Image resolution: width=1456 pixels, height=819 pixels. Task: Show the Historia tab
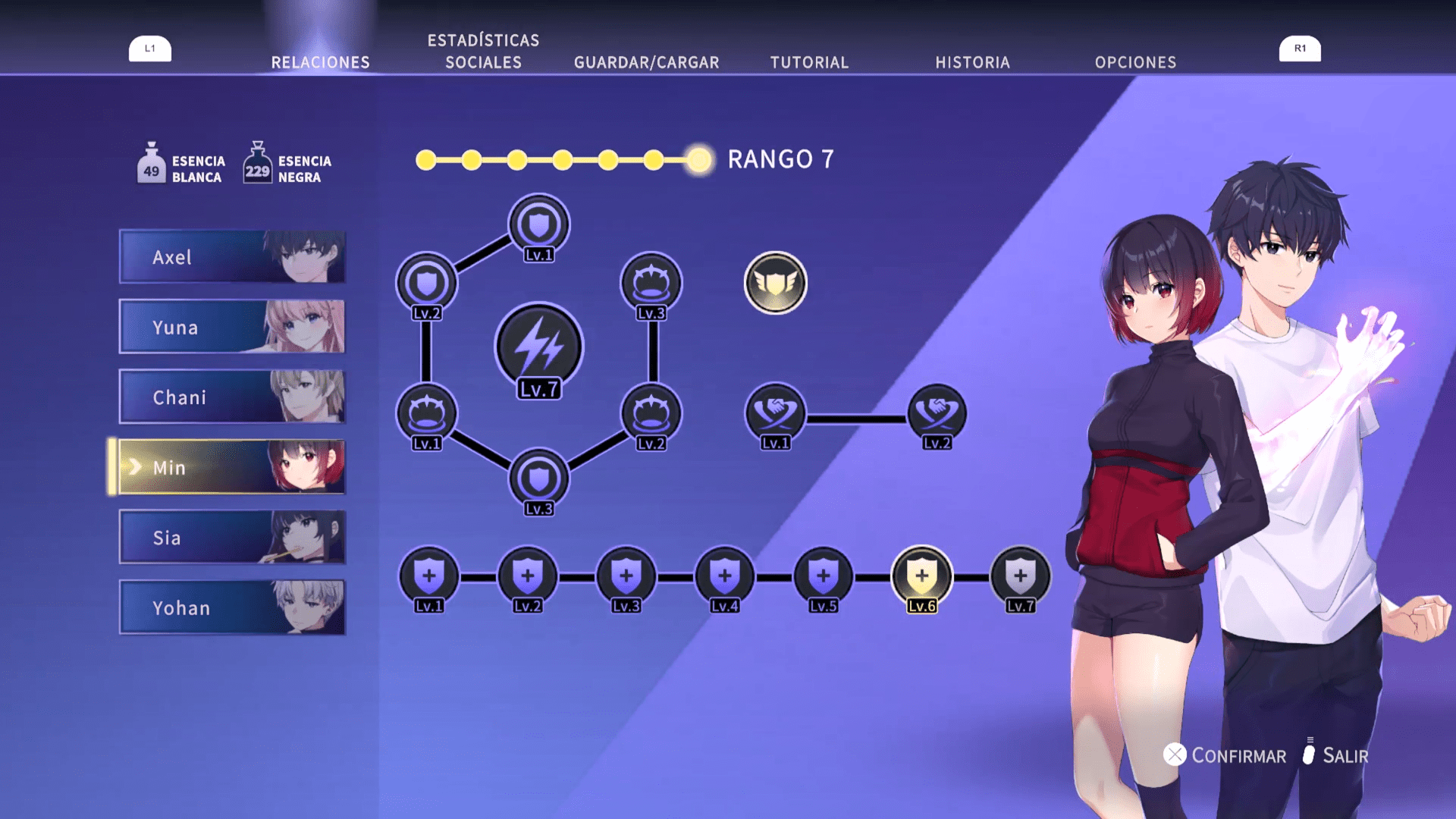point(972,62)
